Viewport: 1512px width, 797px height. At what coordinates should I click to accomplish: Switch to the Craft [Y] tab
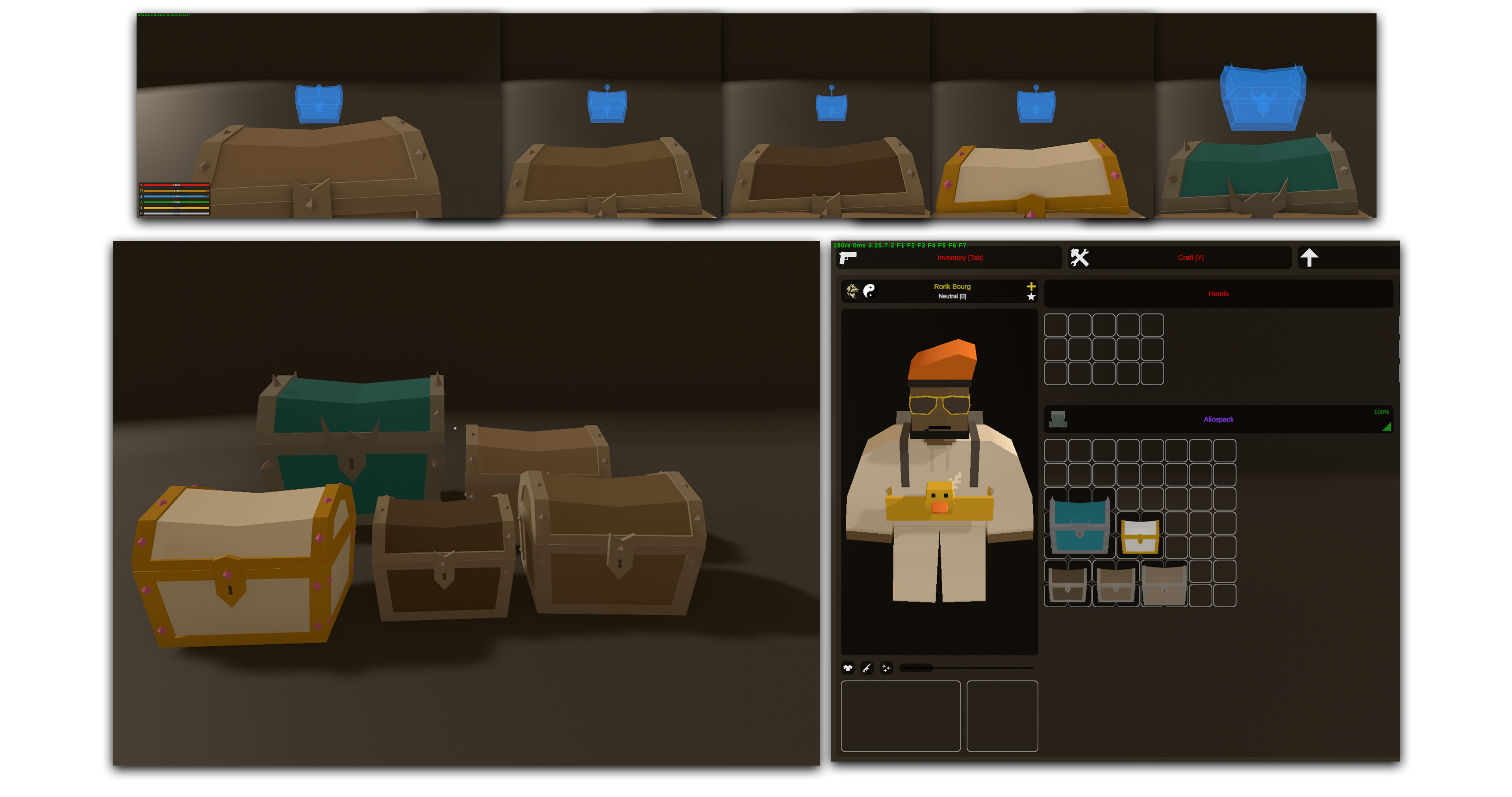(x=1190, y=258)
